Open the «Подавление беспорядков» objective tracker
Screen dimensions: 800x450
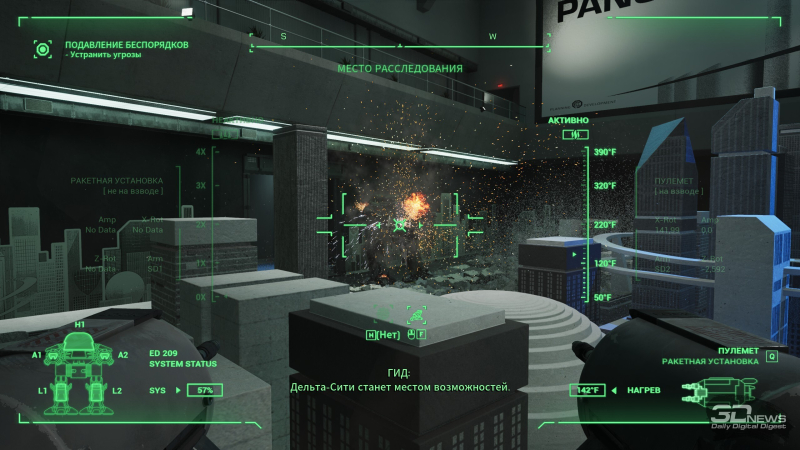126,45
